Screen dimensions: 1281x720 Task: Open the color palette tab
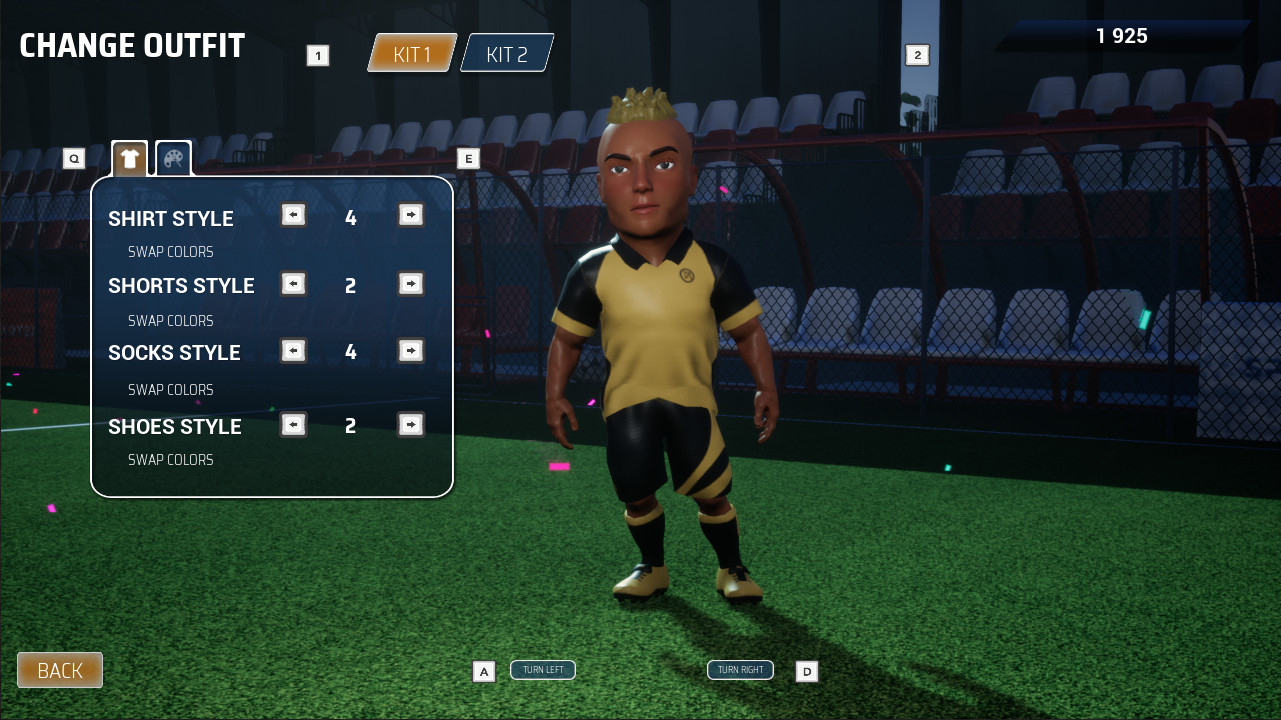(x=172, y=157)
